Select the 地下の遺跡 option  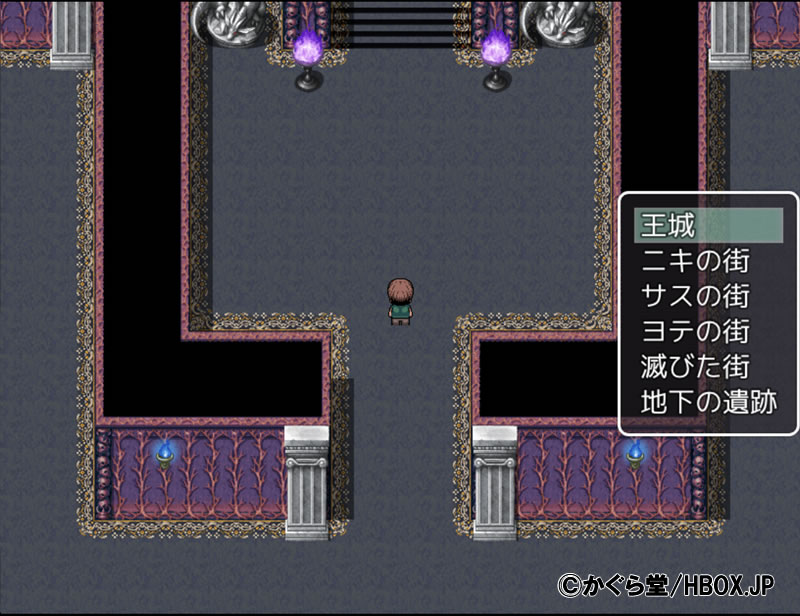pyautogui.click(x=708, y=402)
